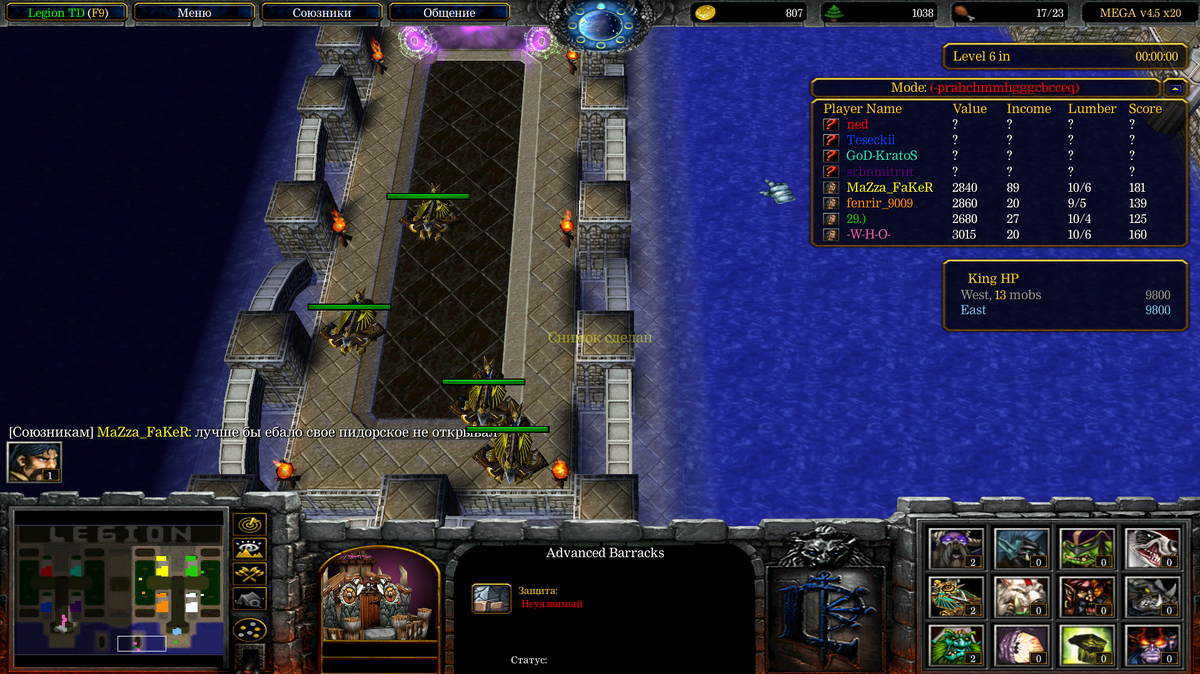The width and height of the screenshot is (1200, 674).
Task: Toggle the minimap creep camp display button
Action: 249,598
